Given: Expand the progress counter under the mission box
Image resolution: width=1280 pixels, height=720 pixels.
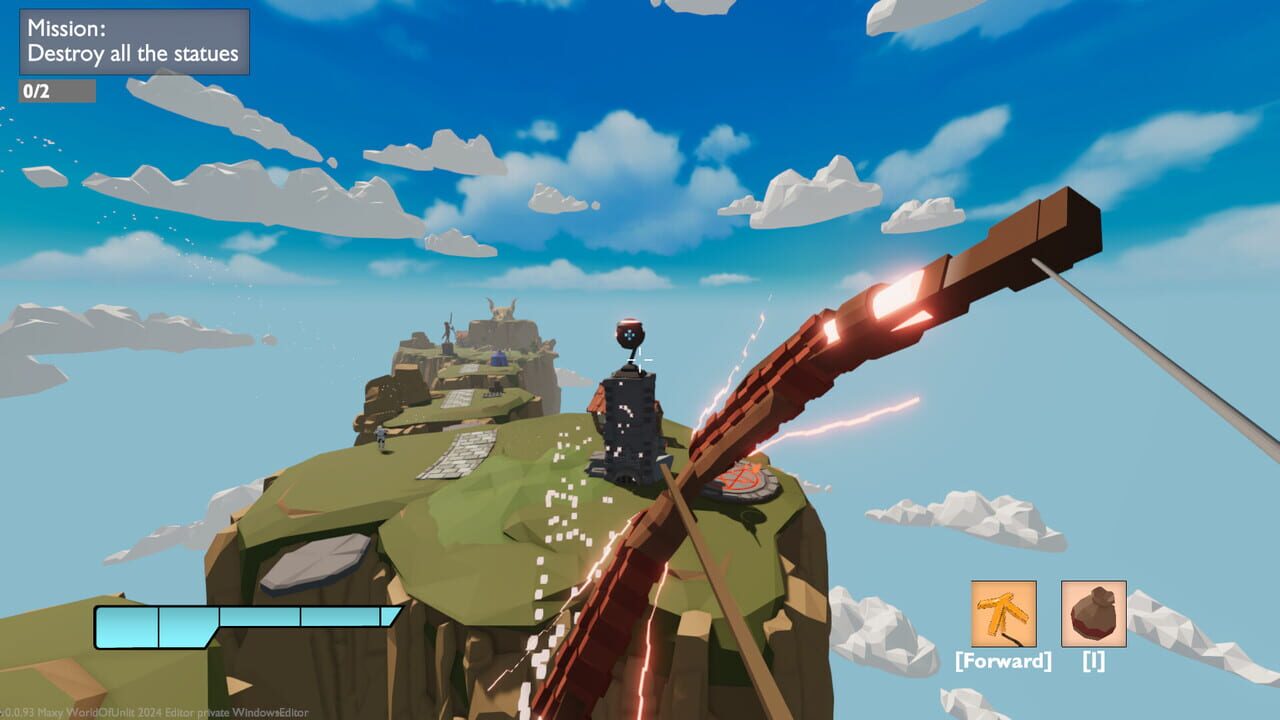Looking at the screenshot, I should tap(59, 90).
